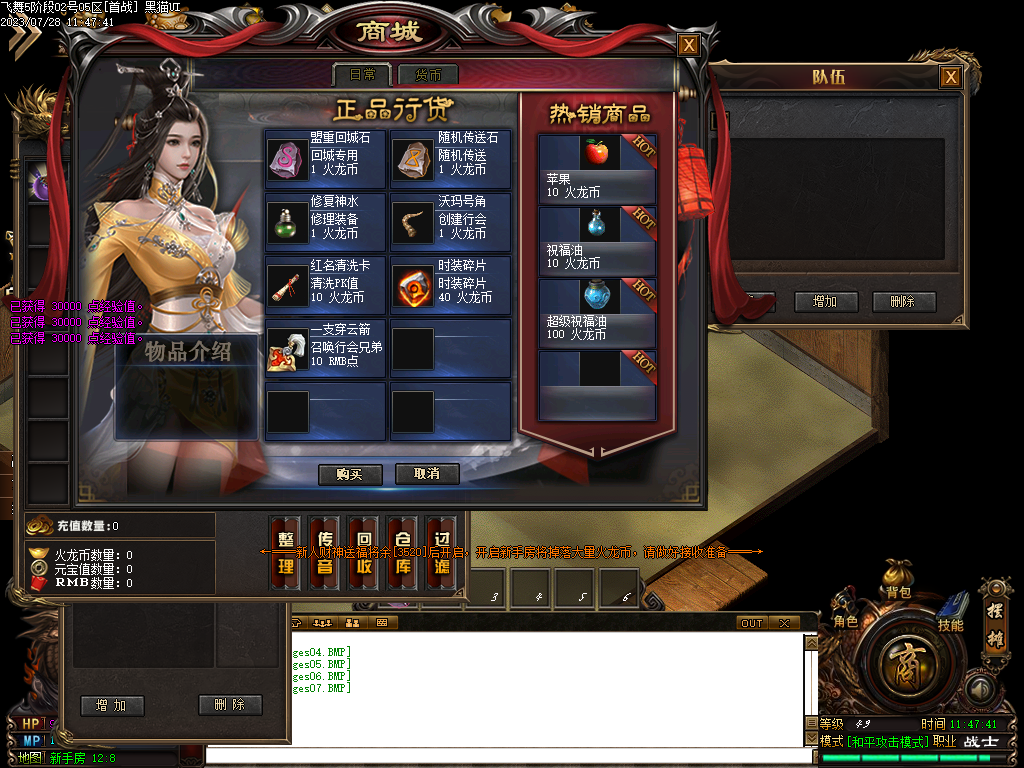The image size is (1024, 768).
Task: Choose the 红名清洗卡 item
Action: [x=325, y=284]
